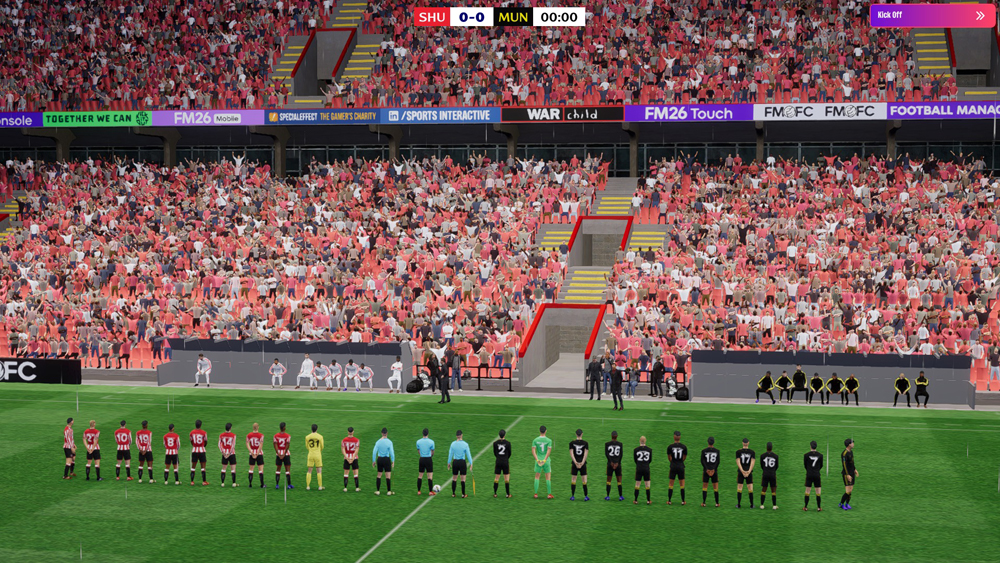Click the Kick Off button
1000x563 pixels.
click(x=931, y=16)
